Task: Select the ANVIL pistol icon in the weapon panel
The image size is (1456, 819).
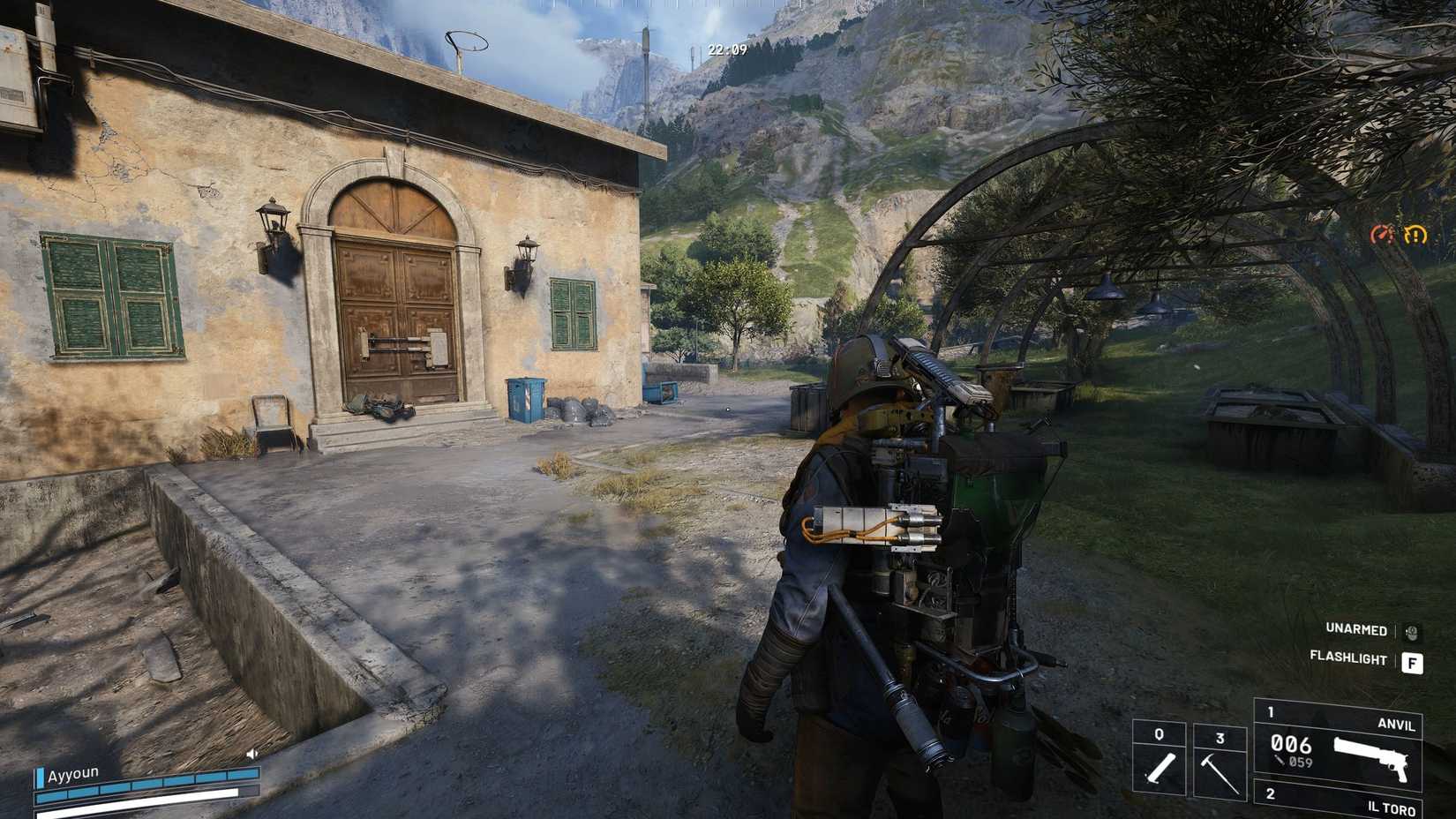Action: point(1370,759)
